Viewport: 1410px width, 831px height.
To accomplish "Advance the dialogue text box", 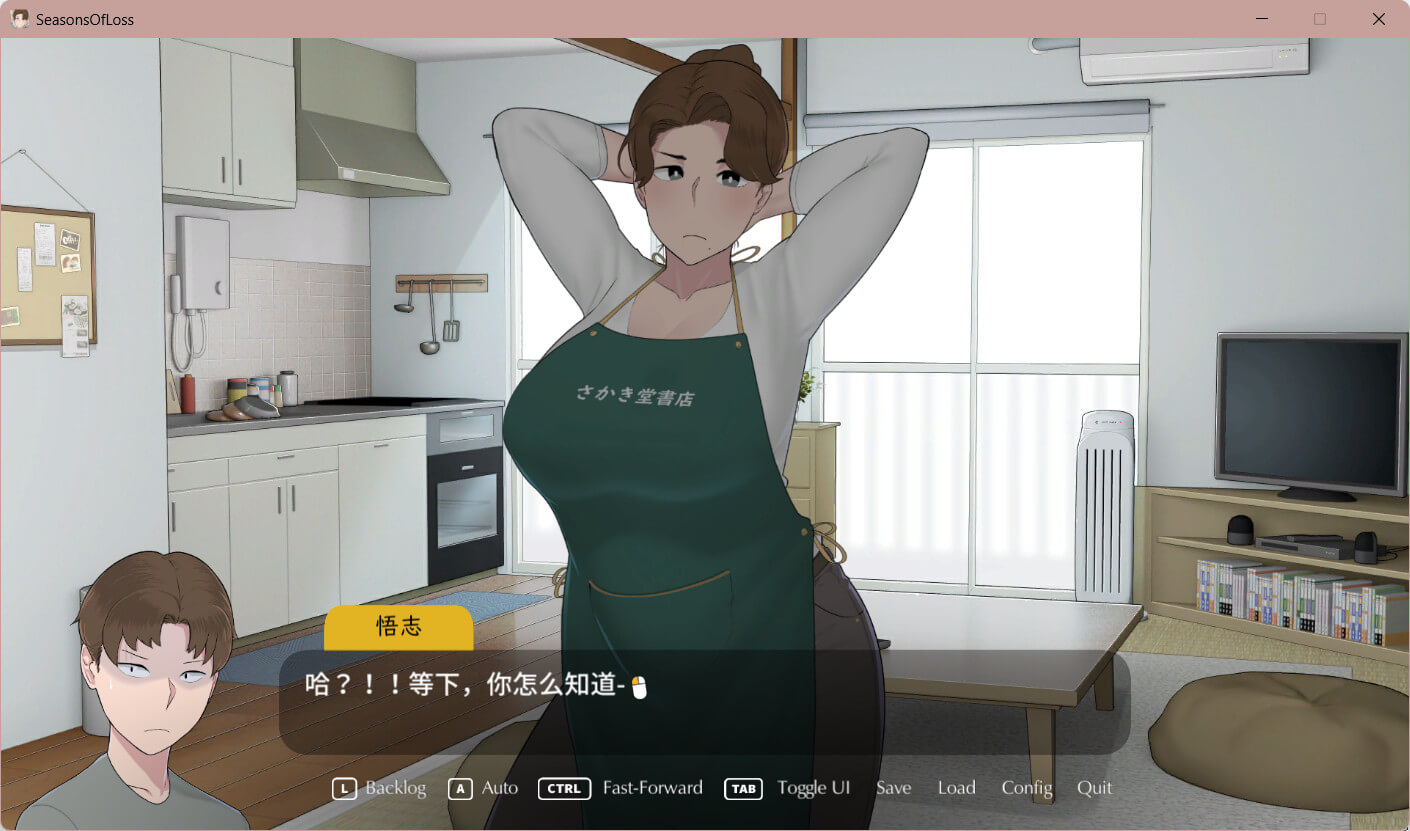I will point(704,702).
